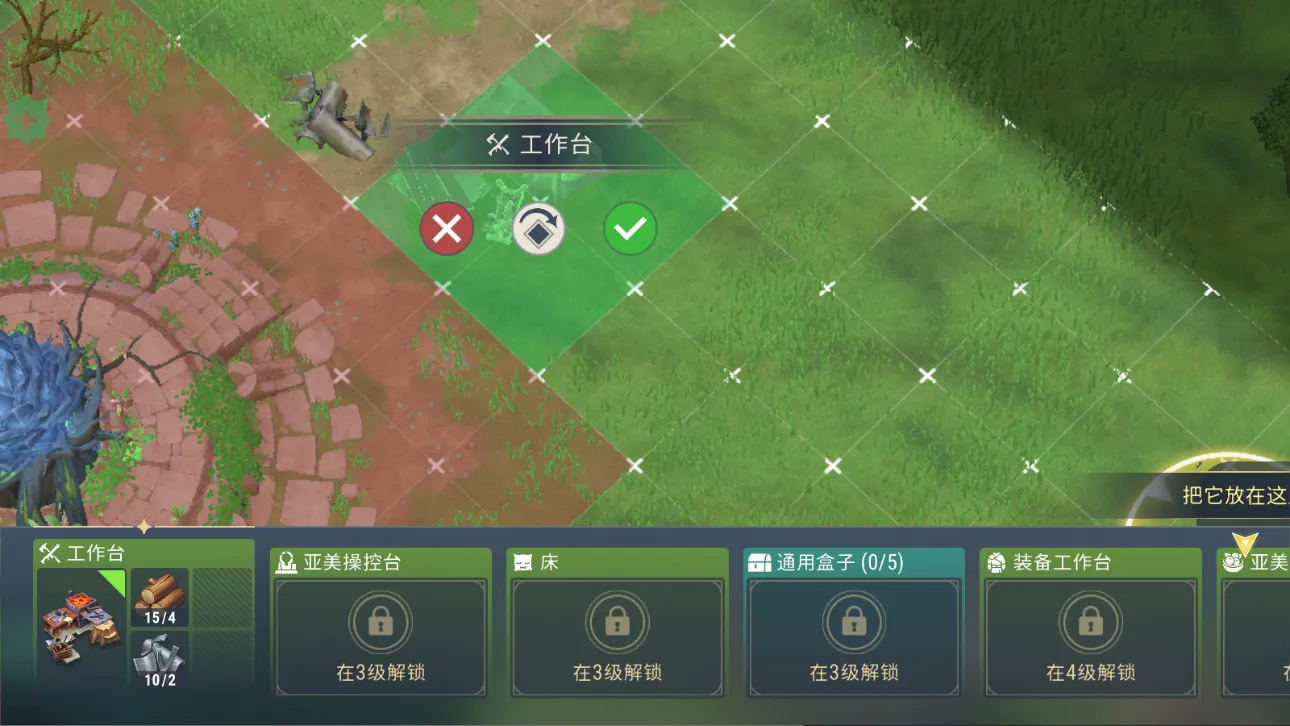Tap the lock icon on the 床 card

tap(617, 621)
